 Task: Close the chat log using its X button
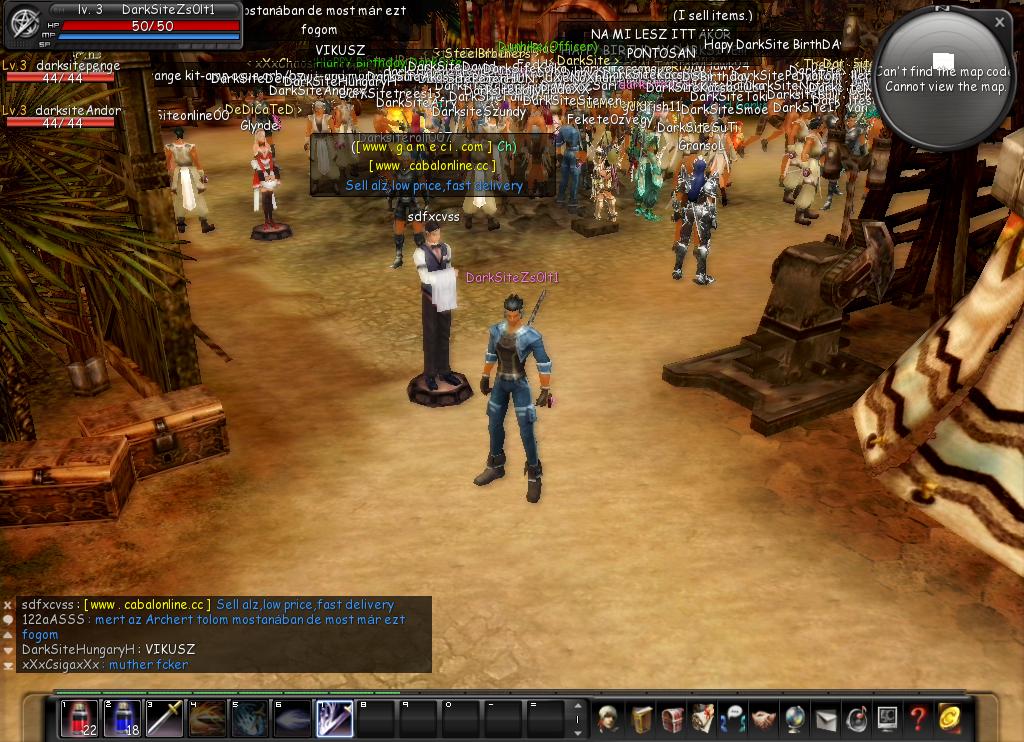click(8, 605)
